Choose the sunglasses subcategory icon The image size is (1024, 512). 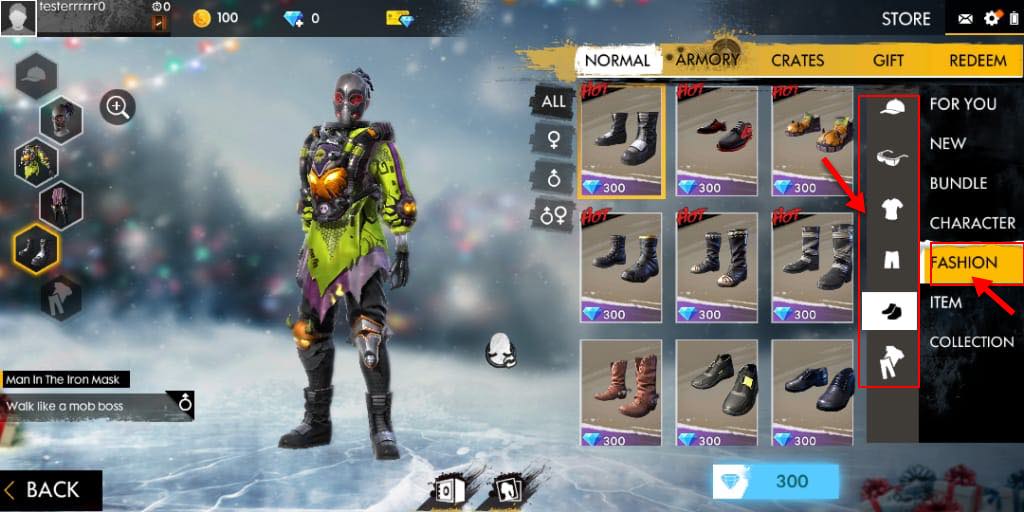[890, 156]
